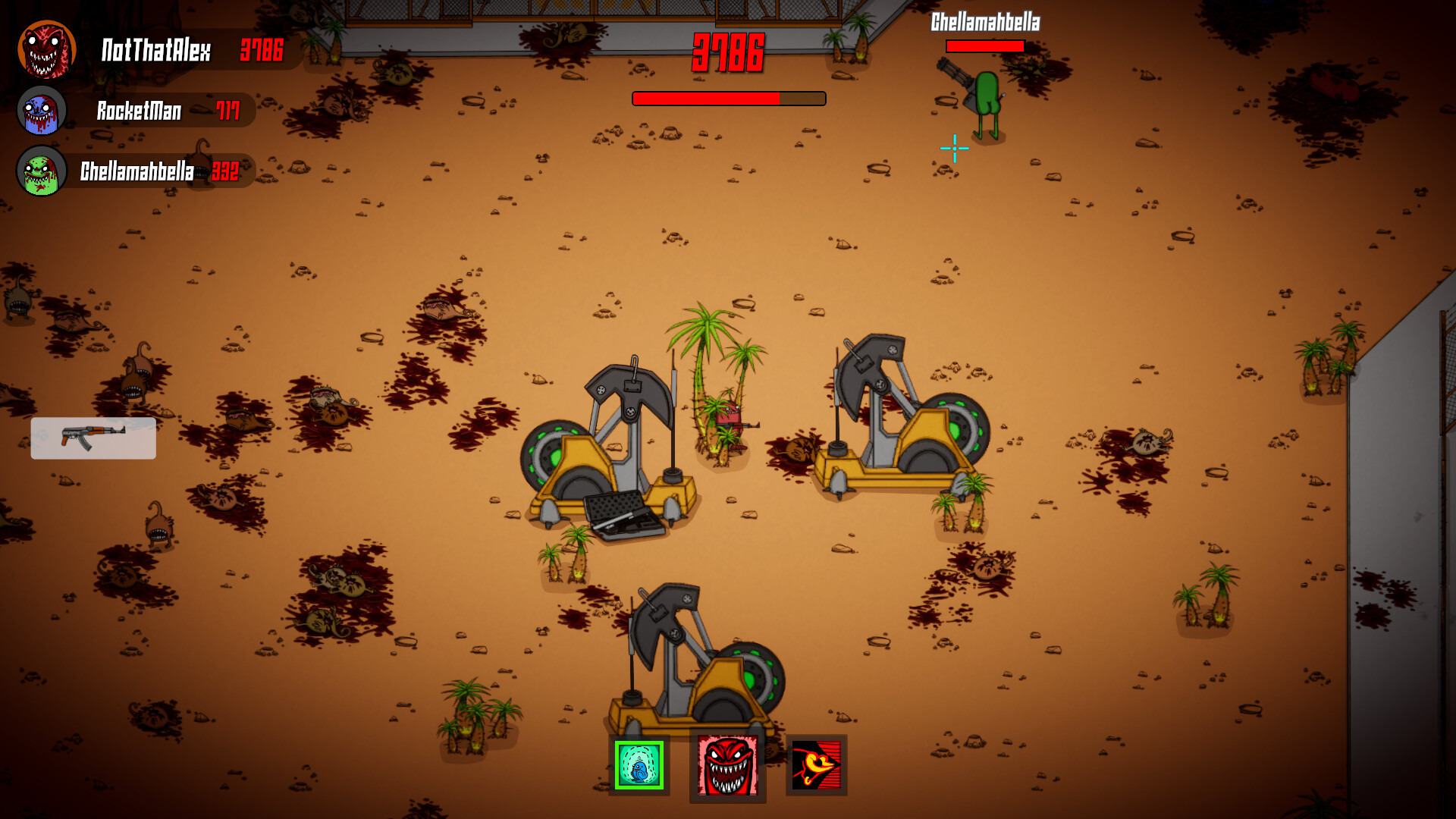1456x819 pixels.
Task: Expand RocketMan's leaderboard entry
Action: [x=139, y=111]
